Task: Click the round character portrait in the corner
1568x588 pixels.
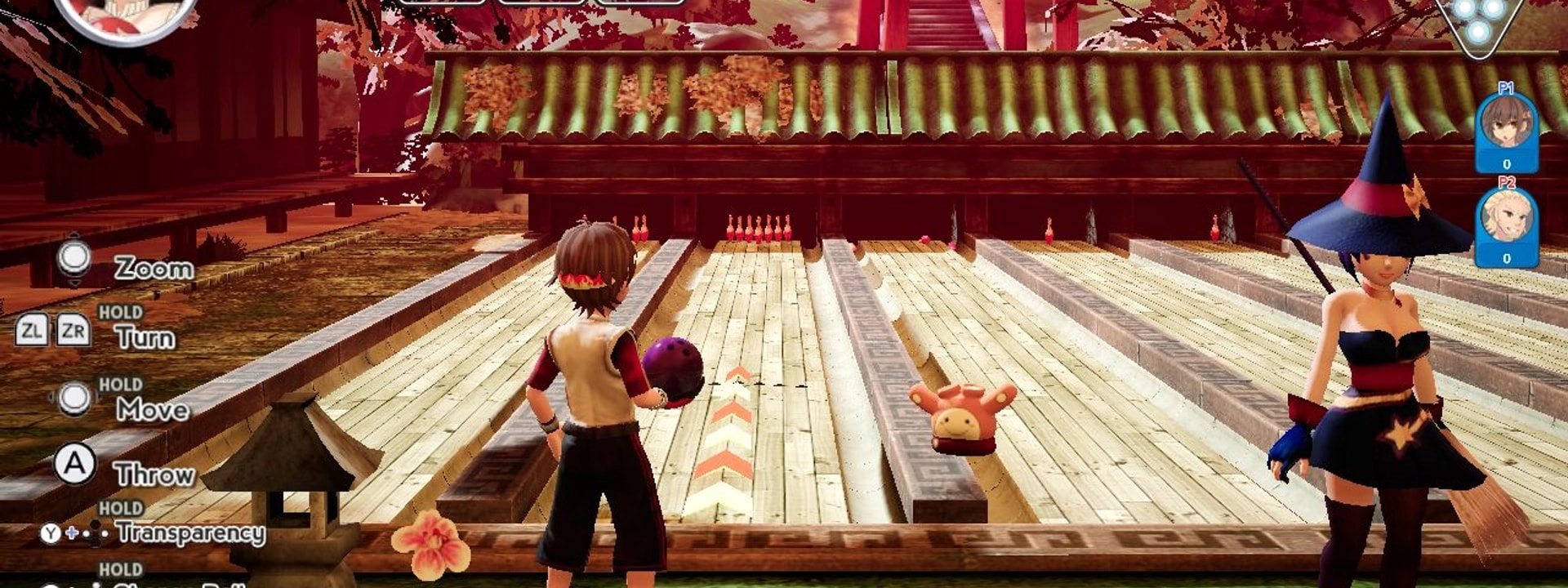Action: [x=127, y=16]
